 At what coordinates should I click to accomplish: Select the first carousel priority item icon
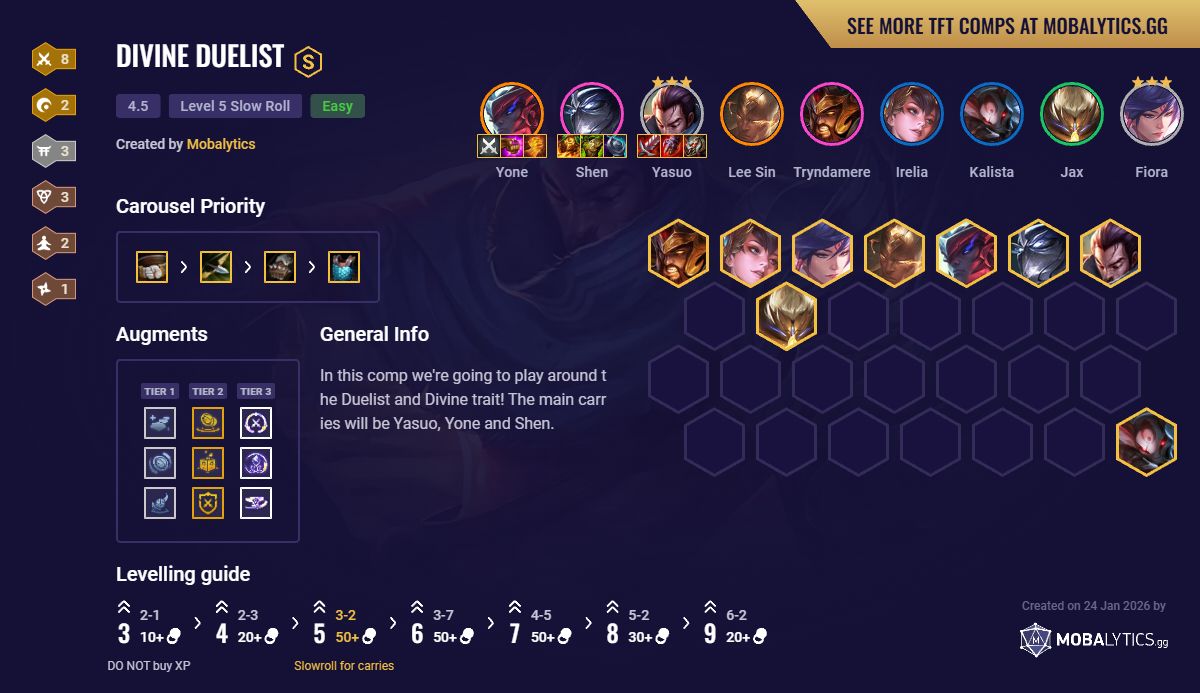coord(152,267)
